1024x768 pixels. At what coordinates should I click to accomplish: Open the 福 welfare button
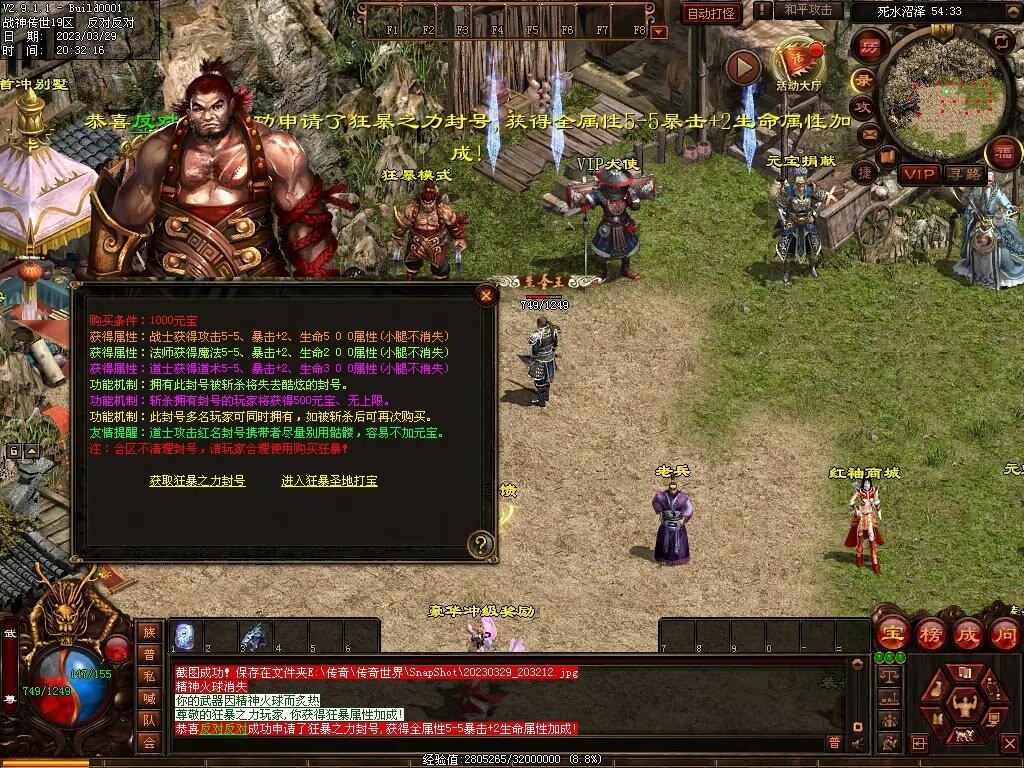(x=1002, y=154)
